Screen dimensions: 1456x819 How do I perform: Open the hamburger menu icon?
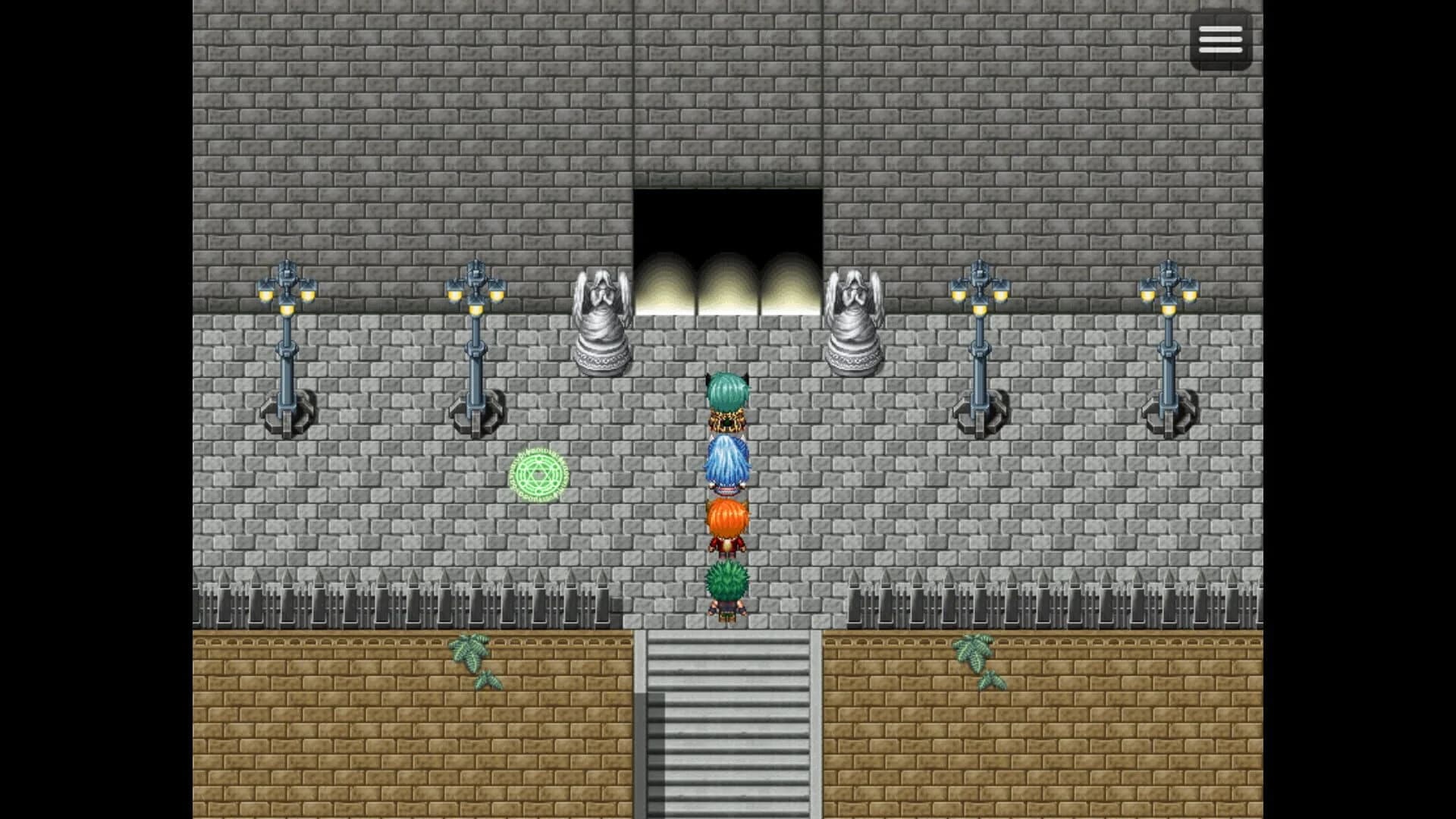click(x=1221, y=39)
